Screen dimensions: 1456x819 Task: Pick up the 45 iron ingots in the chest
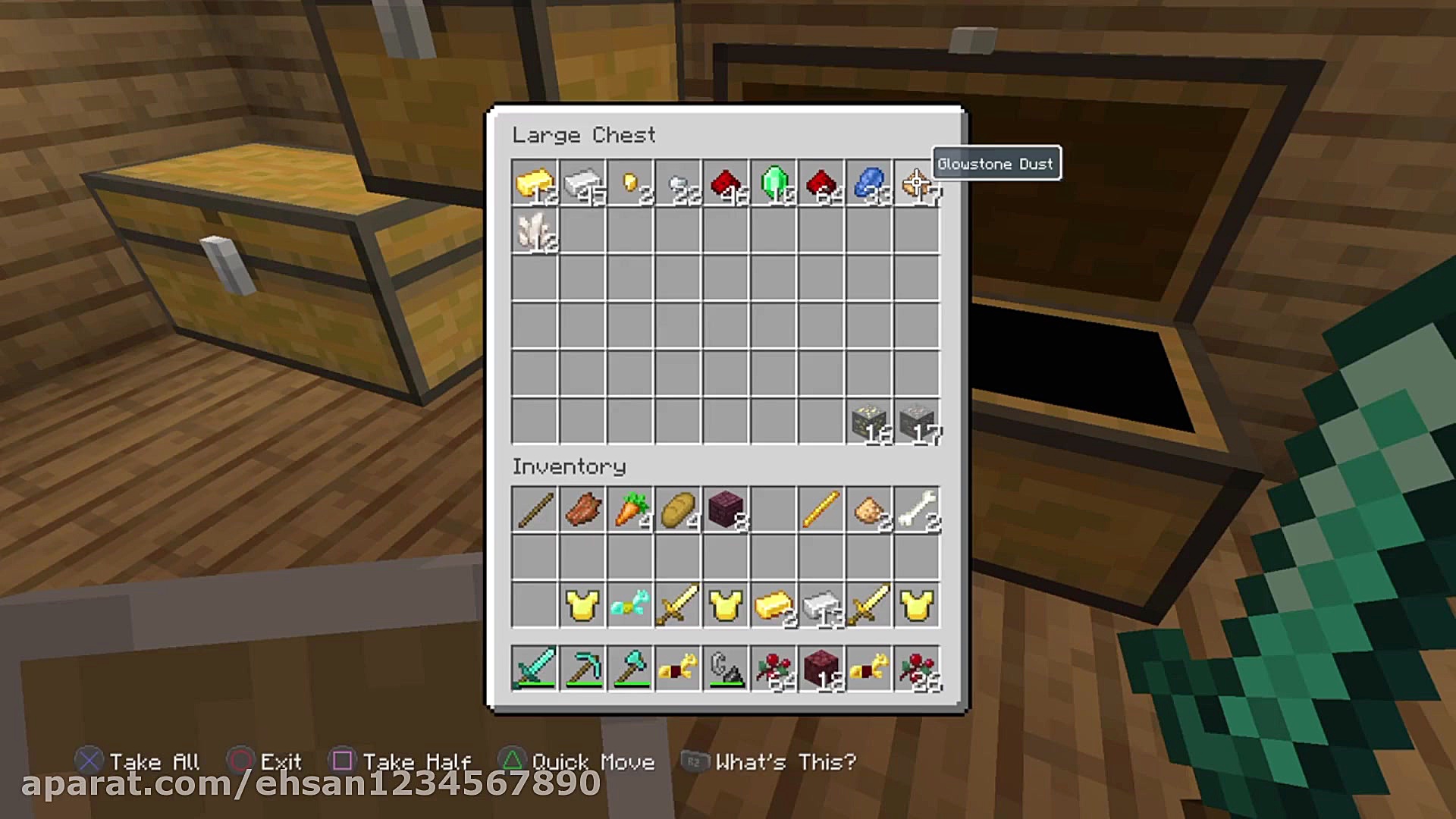point(582,184)
